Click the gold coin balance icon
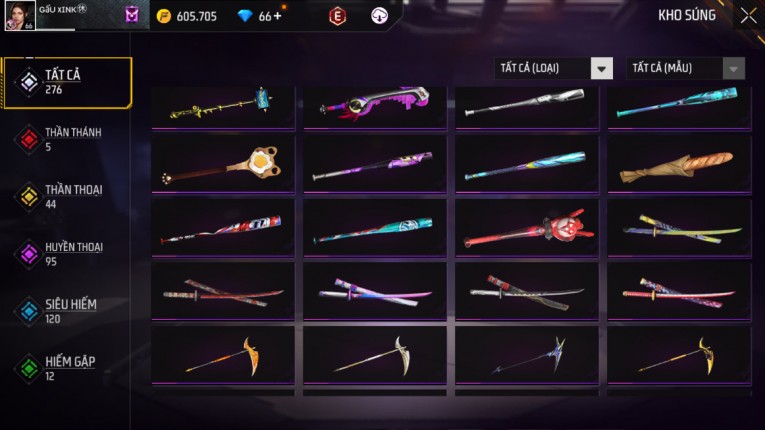This screenshot has height=430, width=765. pyautogui.click(x=164, y=16)
